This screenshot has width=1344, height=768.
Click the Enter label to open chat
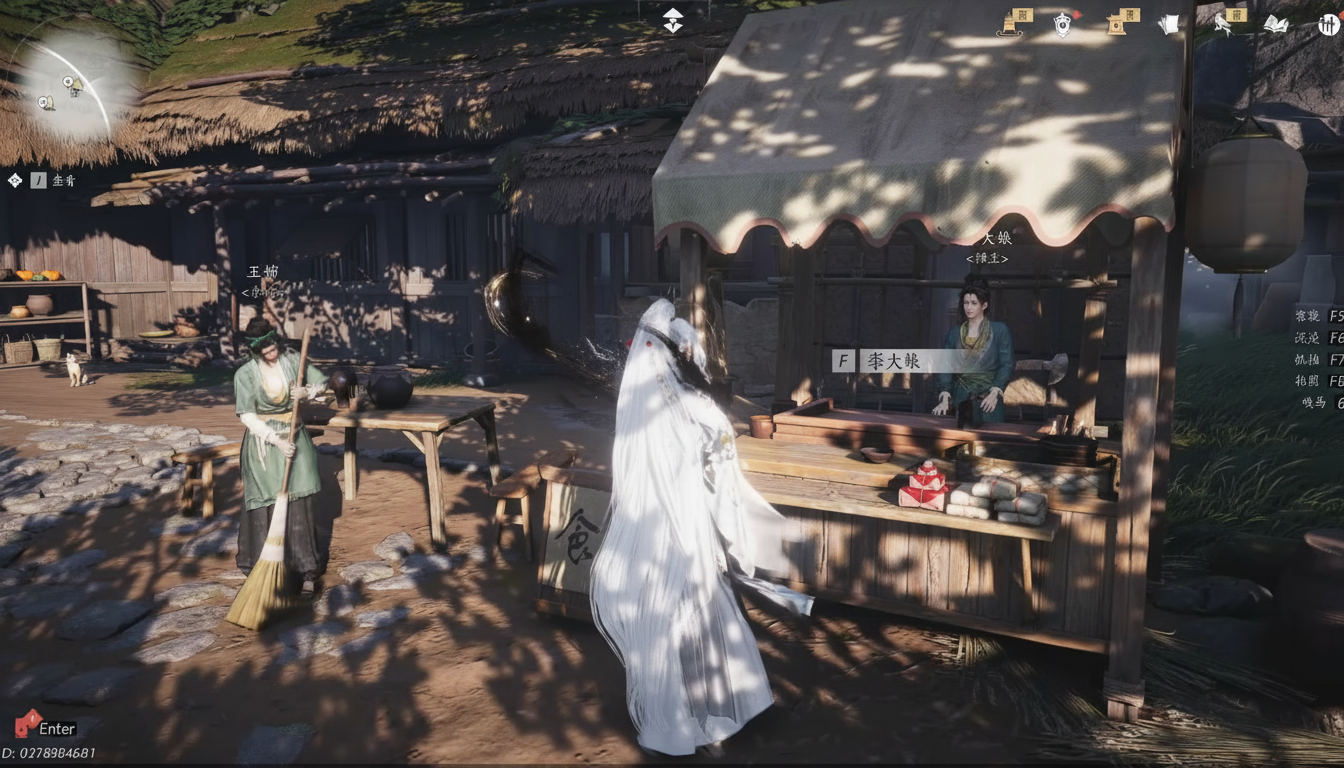[55, 729]
